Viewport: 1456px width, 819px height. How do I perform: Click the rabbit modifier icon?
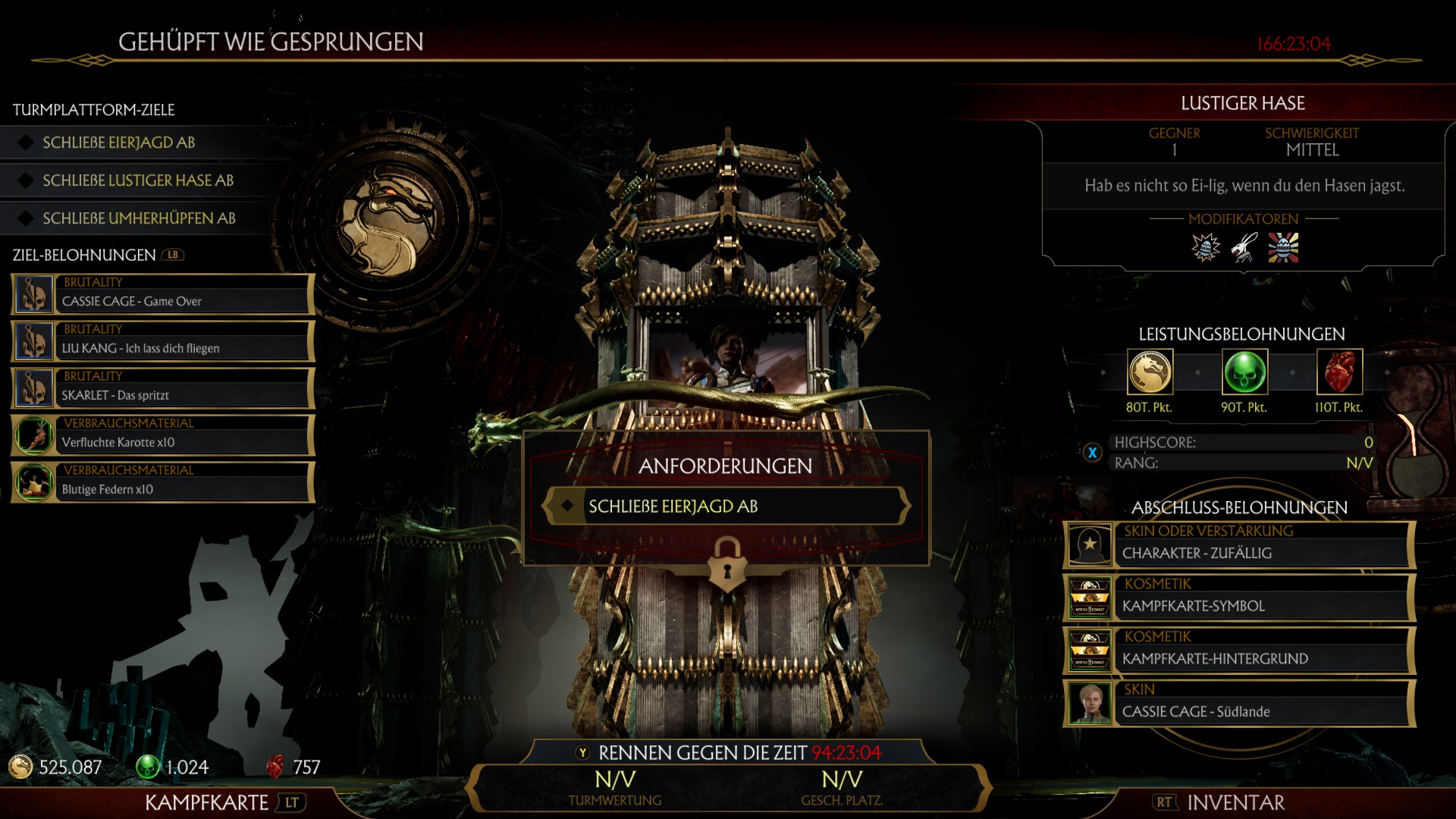[x=1244, y=248]
